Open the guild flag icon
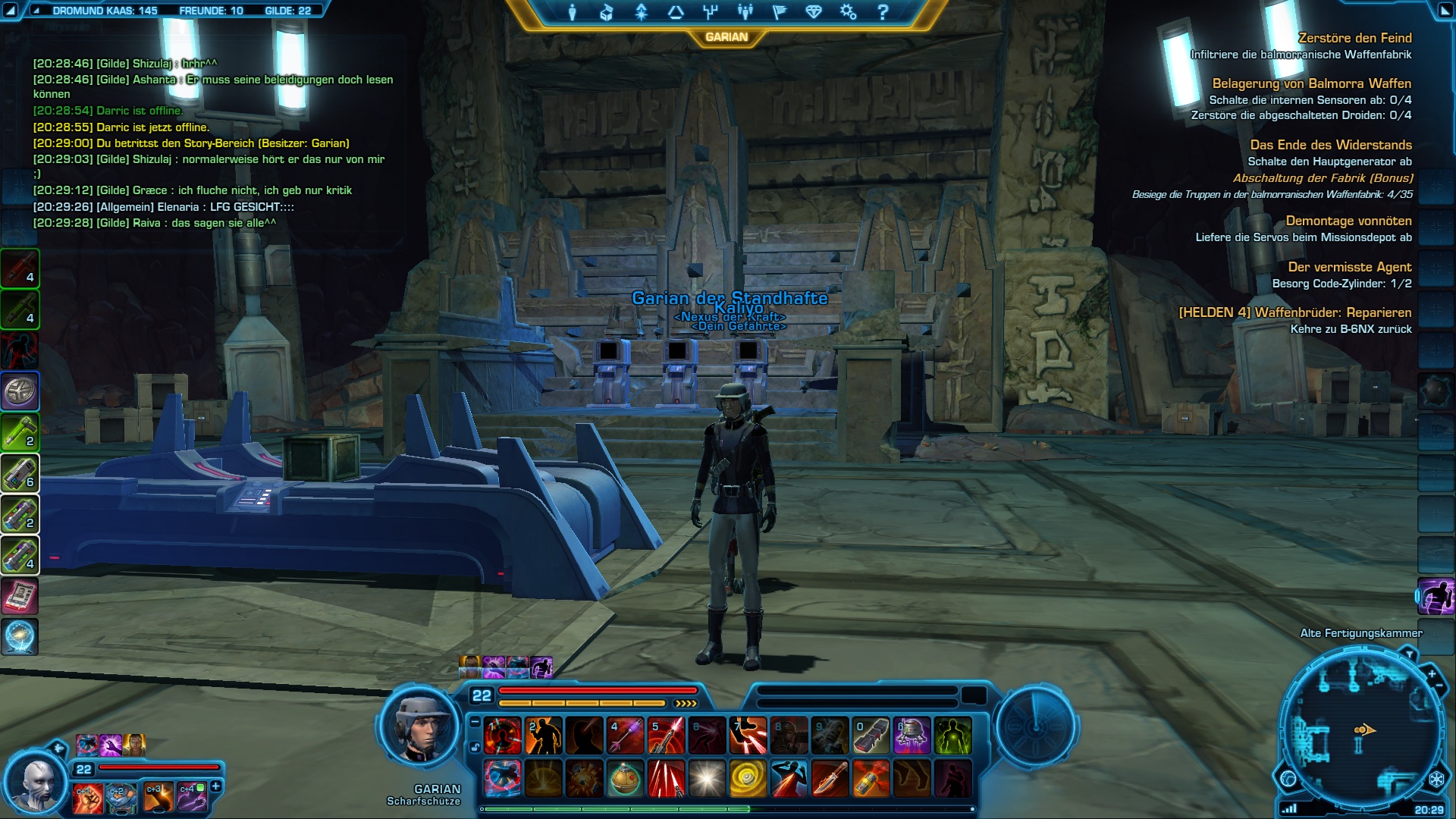Image resolution: width=1456 pixels, height=819 pixels. (x=780, y=12)
